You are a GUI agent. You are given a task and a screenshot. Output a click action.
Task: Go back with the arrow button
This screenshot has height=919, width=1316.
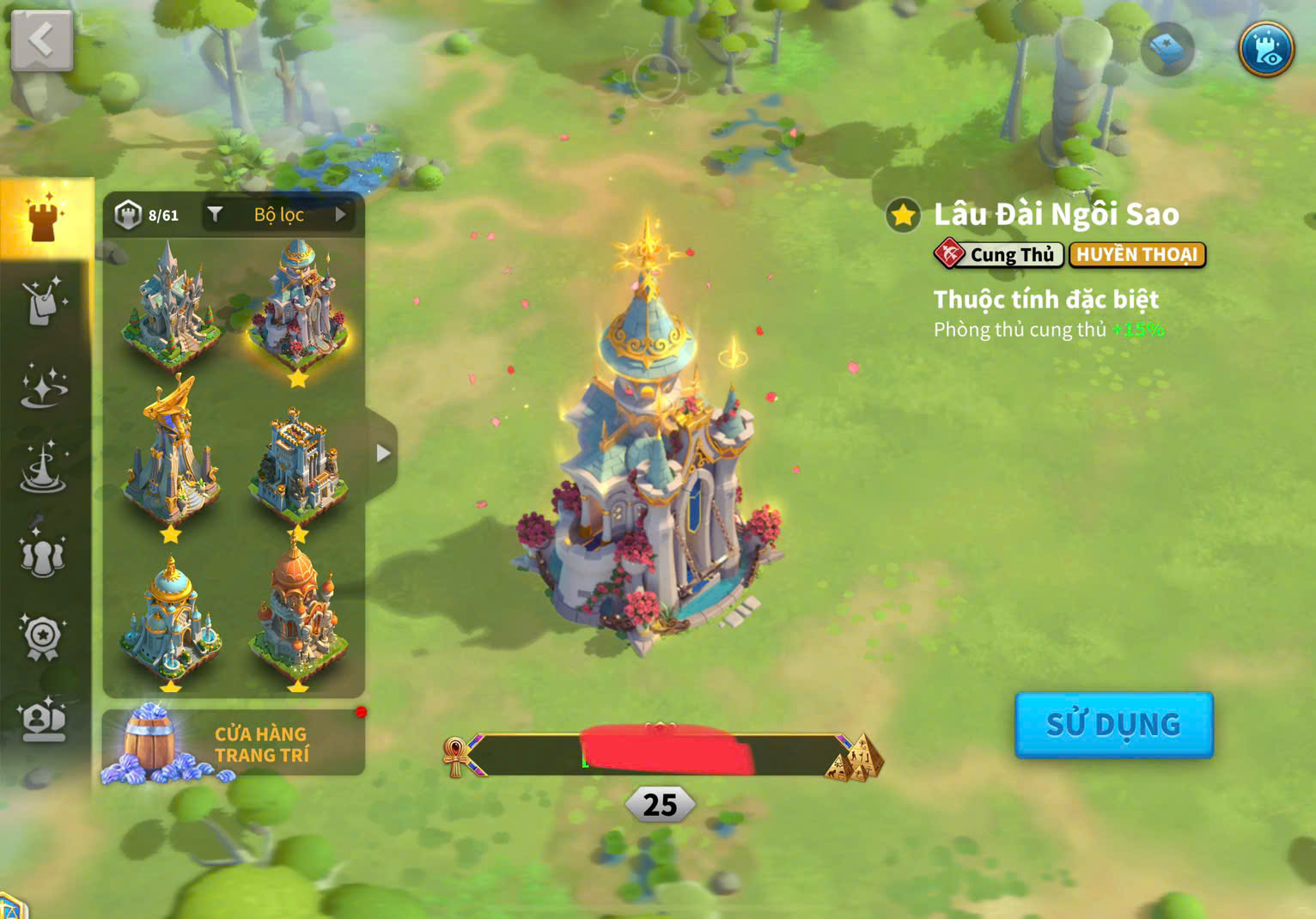(41, 40)
